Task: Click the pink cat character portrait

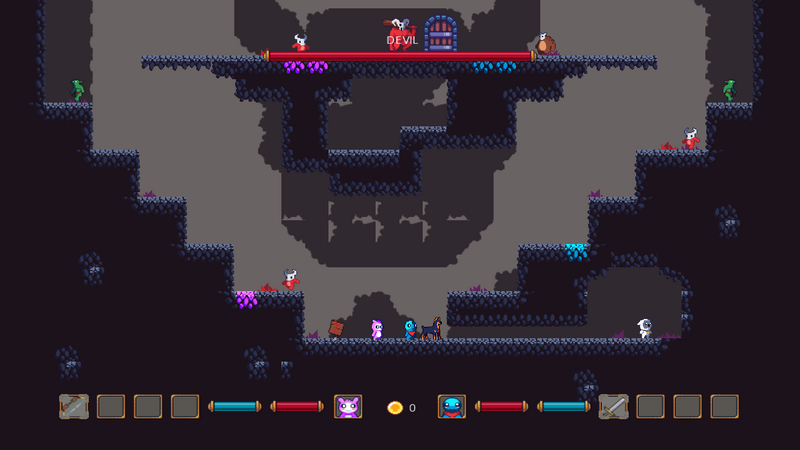Action: [348, 406]
